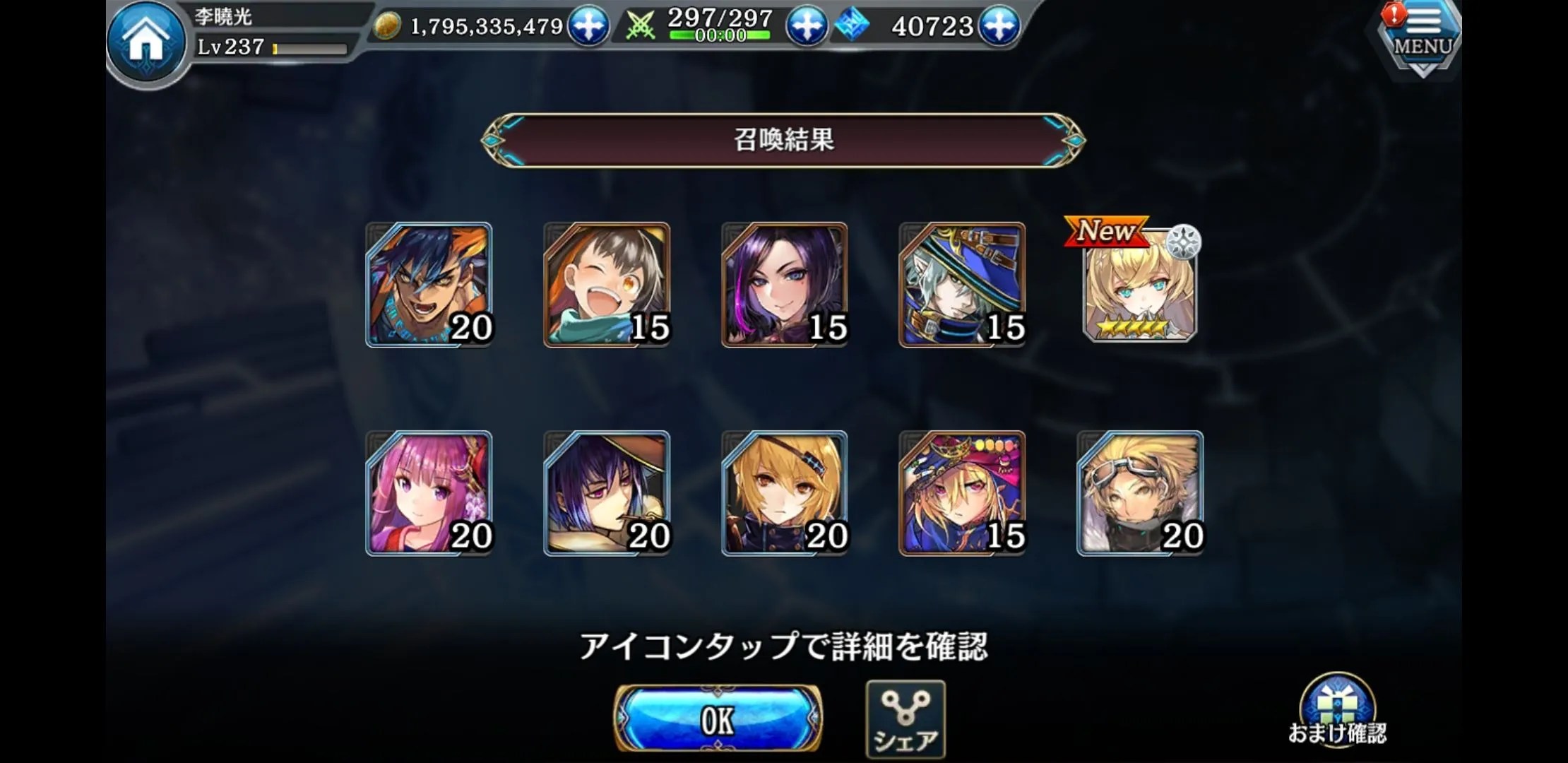View the blonde eyepatch character
The image size is (1568, 763).
784,493
